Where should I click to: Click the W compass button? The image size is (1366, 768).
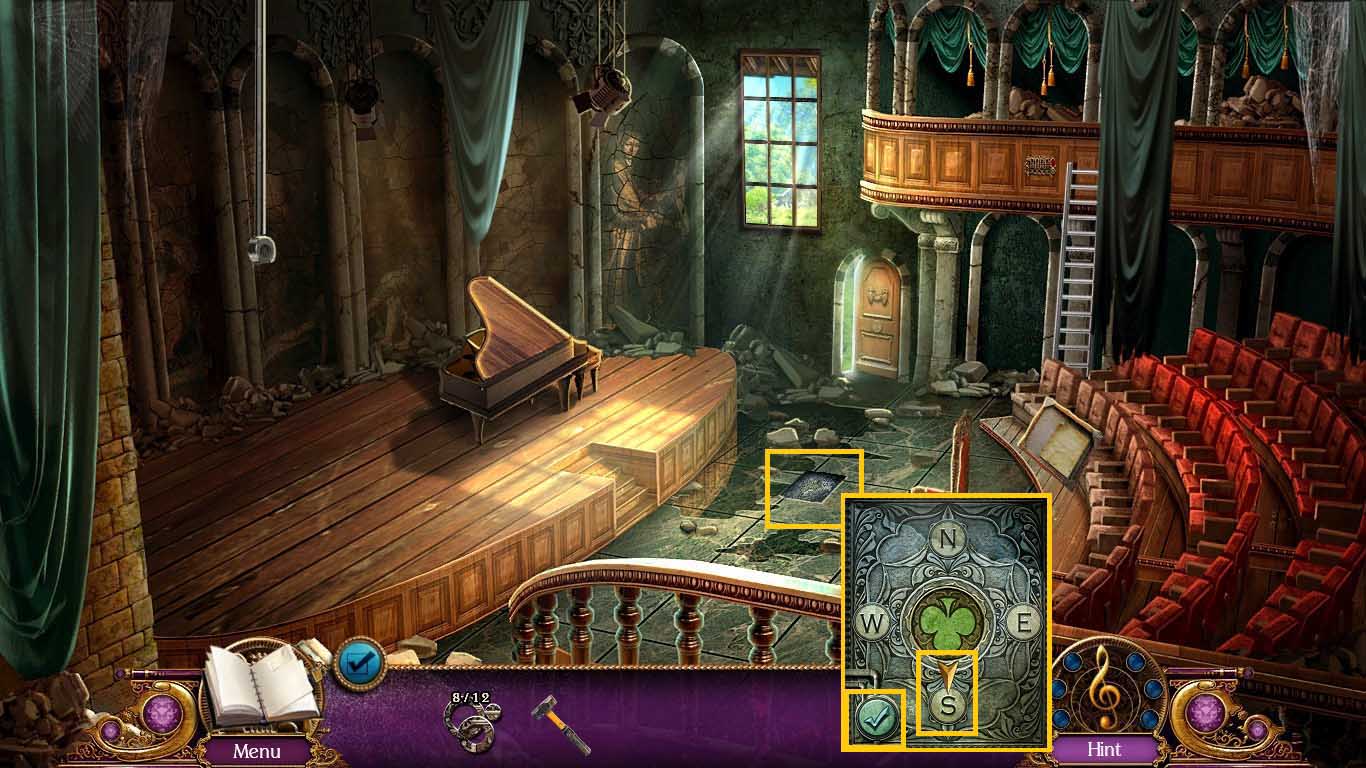coord(873,624)
